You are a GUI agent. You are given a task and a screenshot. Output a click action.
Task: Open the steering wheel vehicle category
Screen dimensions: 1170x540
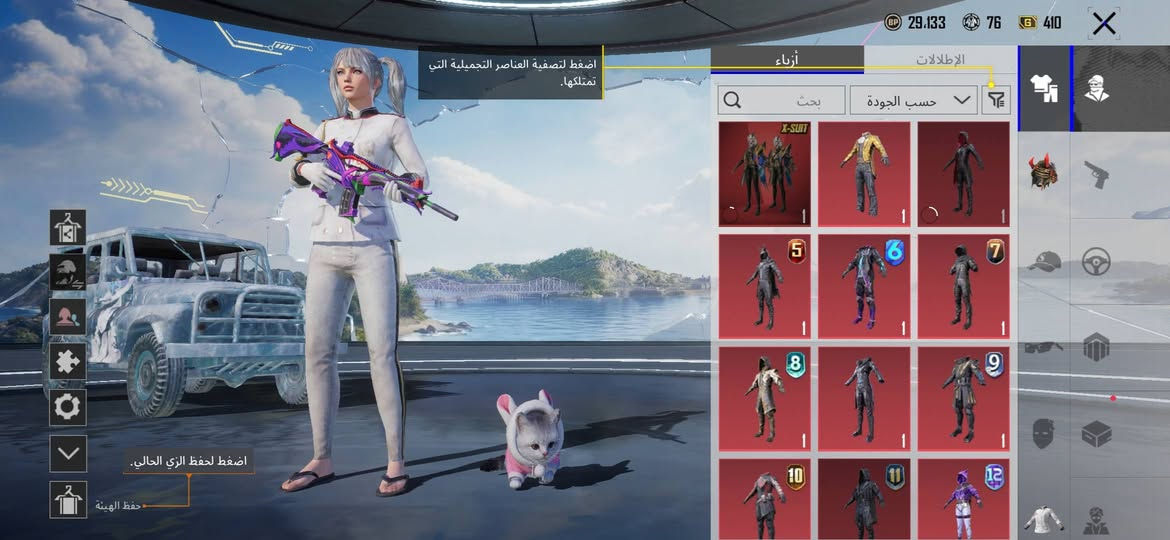(1096, 262)
